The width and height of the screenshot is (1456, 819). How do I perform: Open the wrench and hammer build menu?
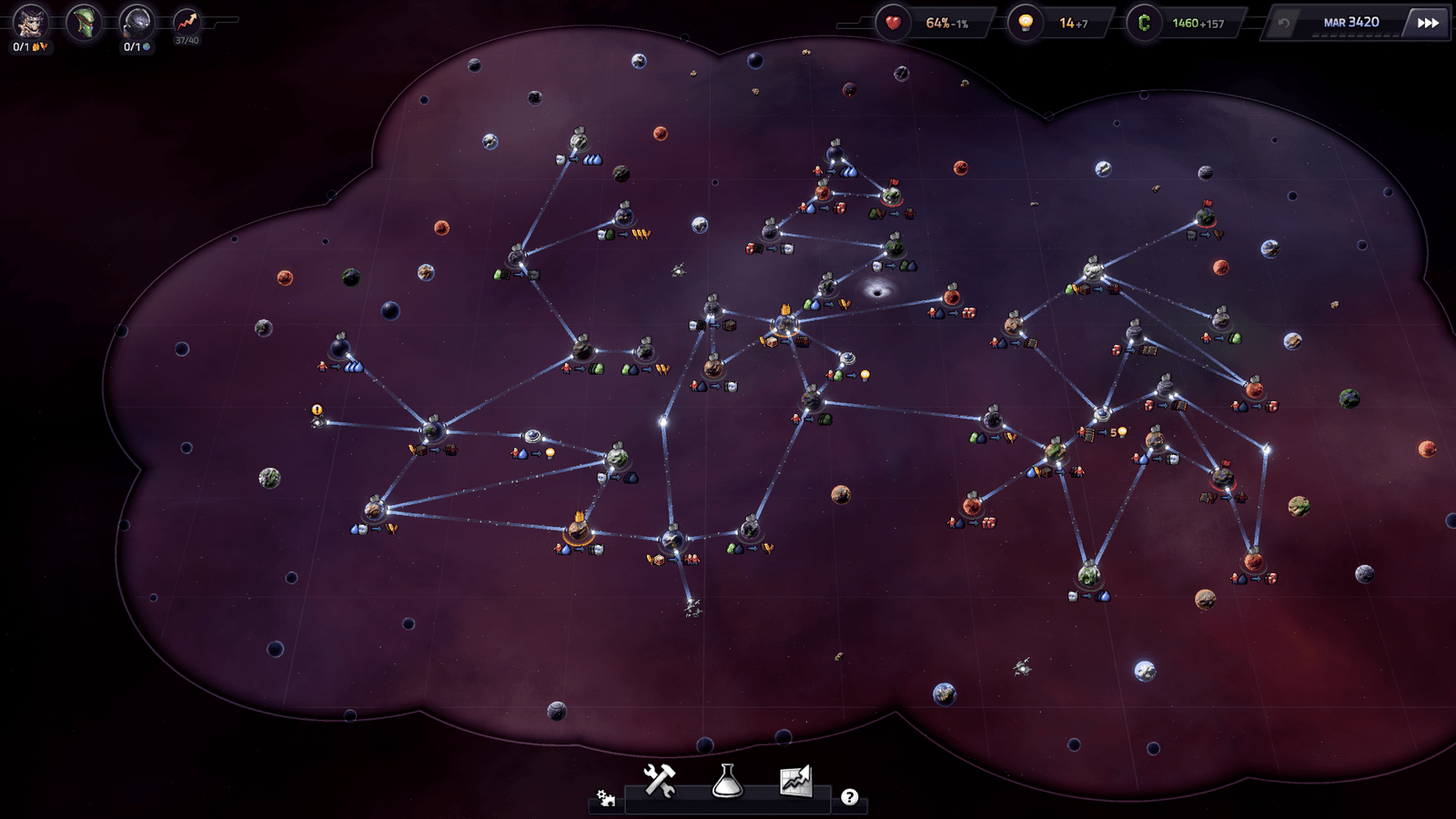(x=660, y=781)
